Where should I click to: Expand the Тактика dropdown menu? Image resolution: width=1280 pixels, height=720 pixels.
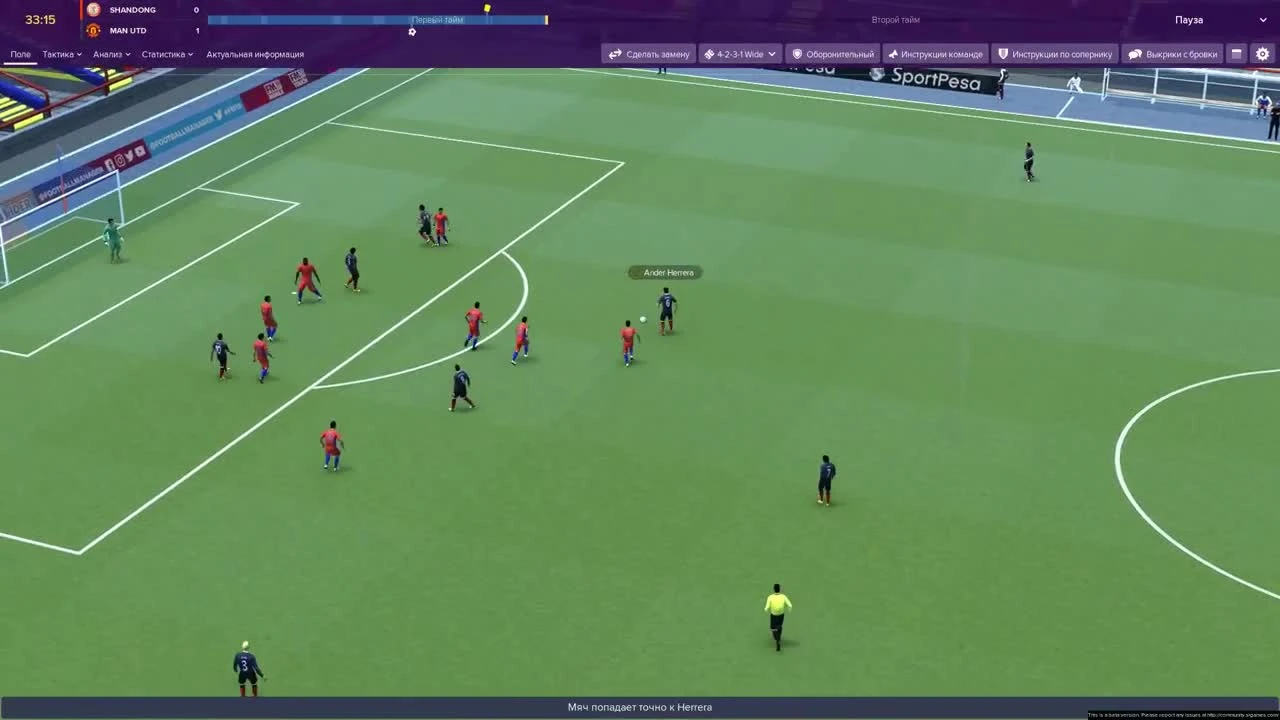[x=59, y=54]
